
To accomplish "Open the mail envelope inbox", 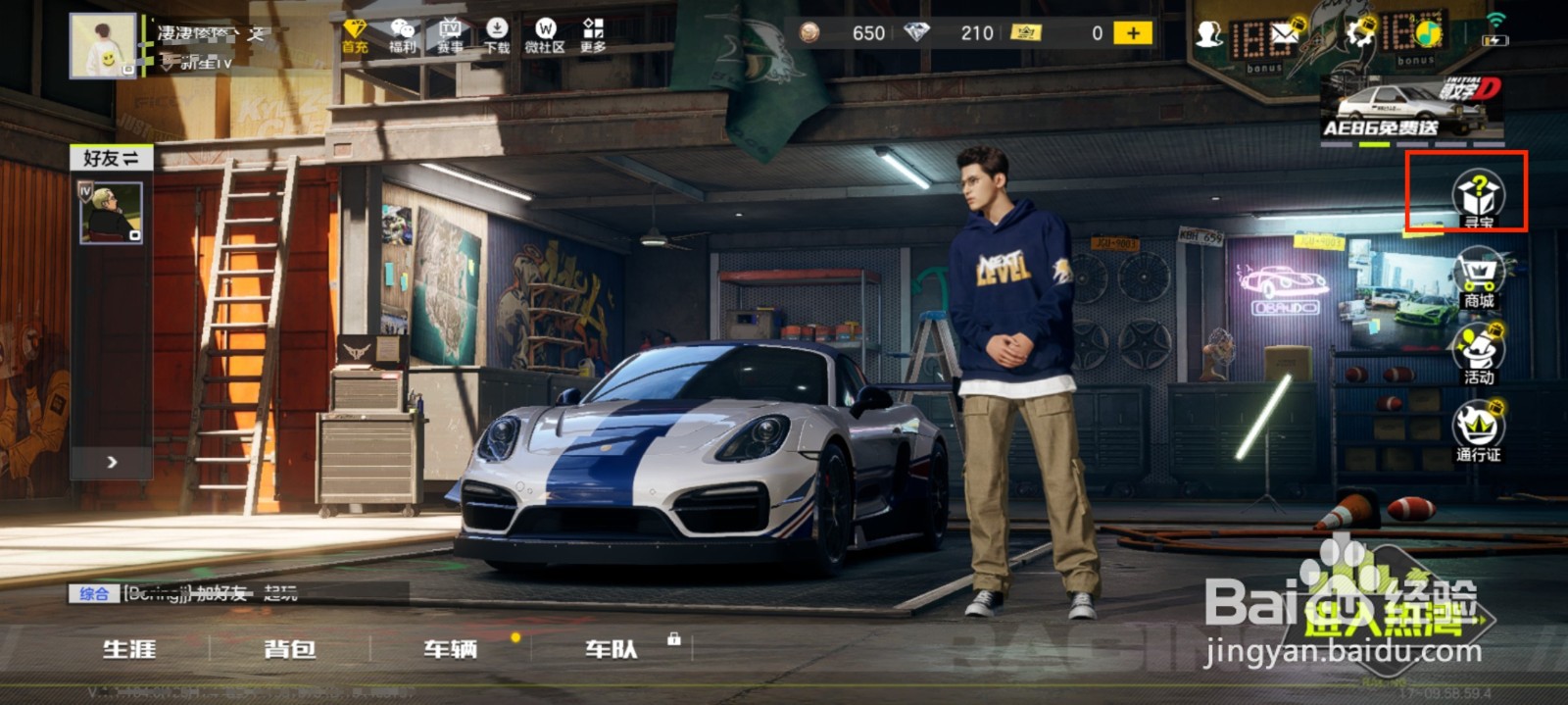I will (x=1285, y=34).
